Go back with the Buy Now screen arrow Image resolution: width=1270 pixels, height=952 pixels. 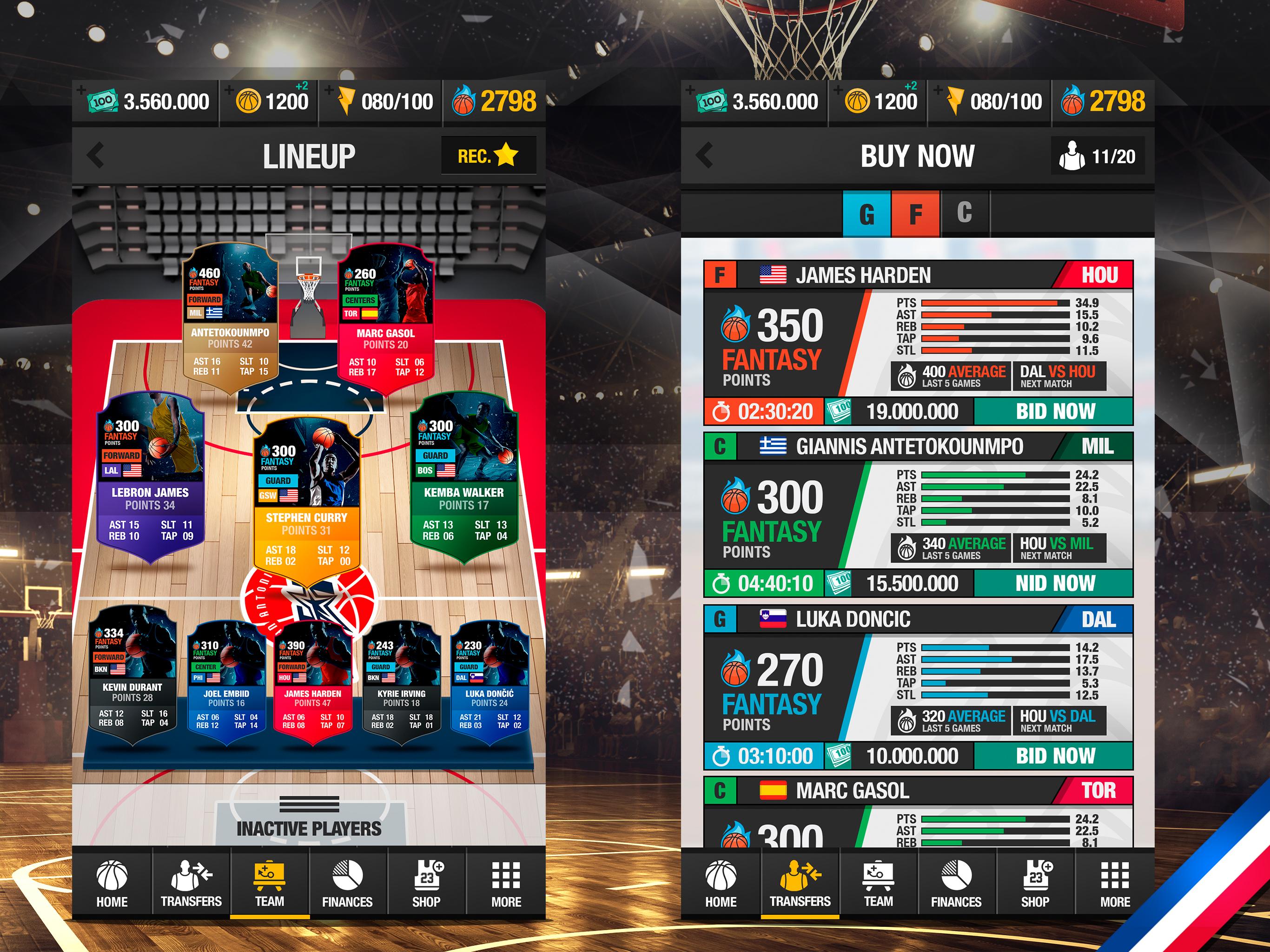coord(704,155)
